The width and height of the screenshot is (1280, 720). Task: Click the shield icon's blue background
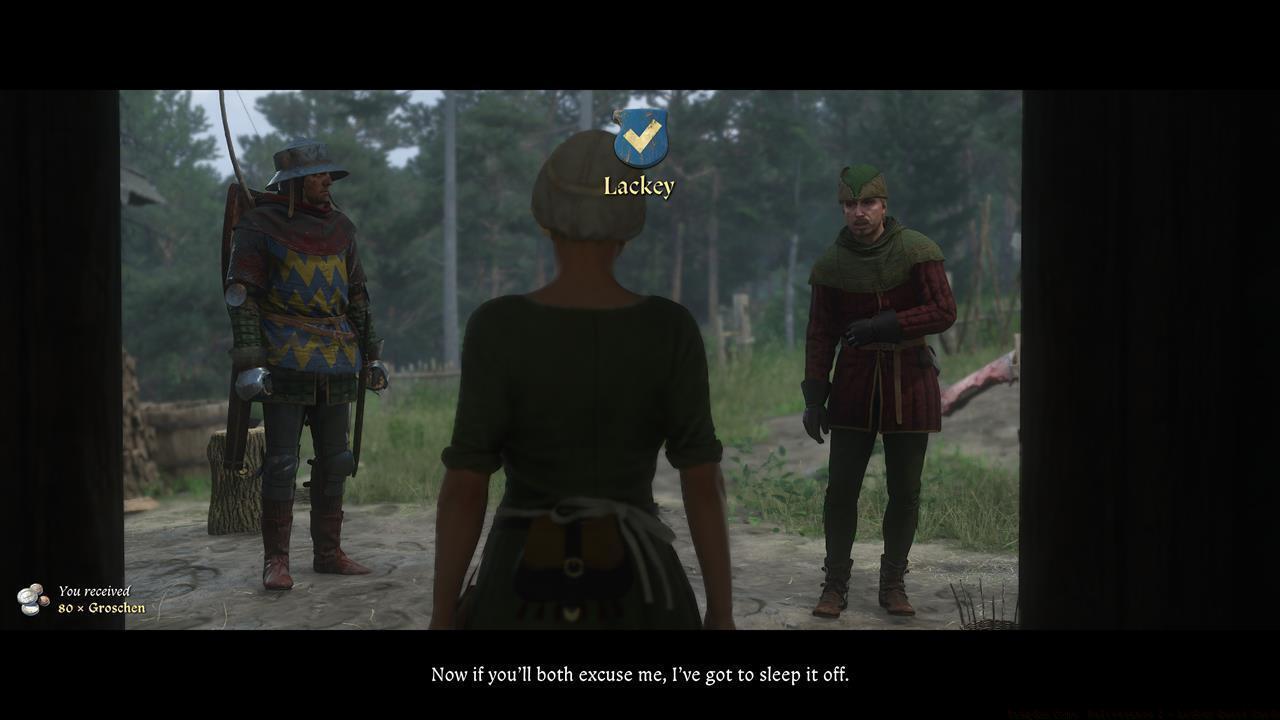click(x=626, y=152)
